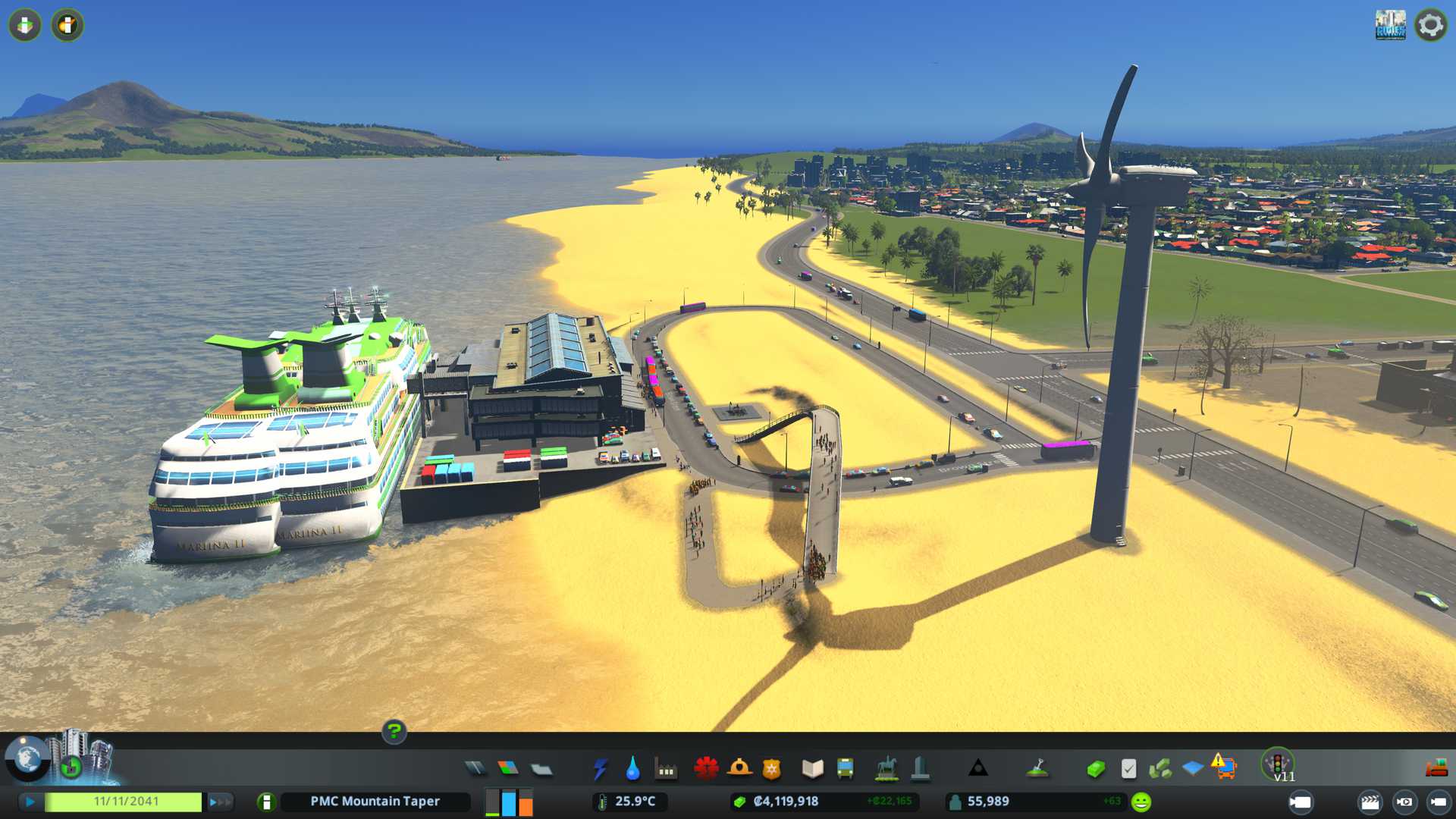Screen dimensions: 1456x819
Task: Change the simulation speed arrows
Action: point(220,802)
